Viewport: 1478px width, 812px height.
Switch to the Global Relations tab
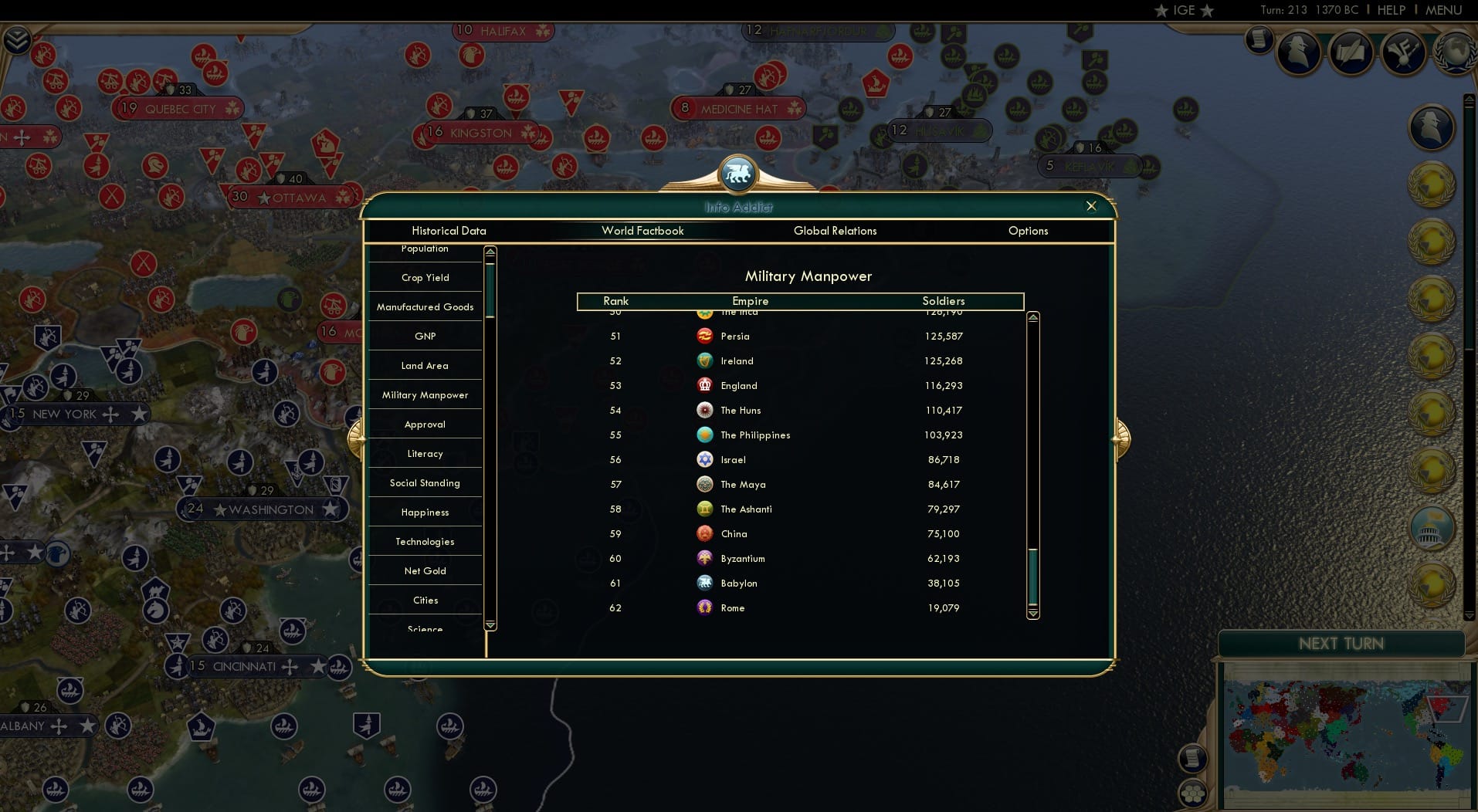(x=835, y=231)
